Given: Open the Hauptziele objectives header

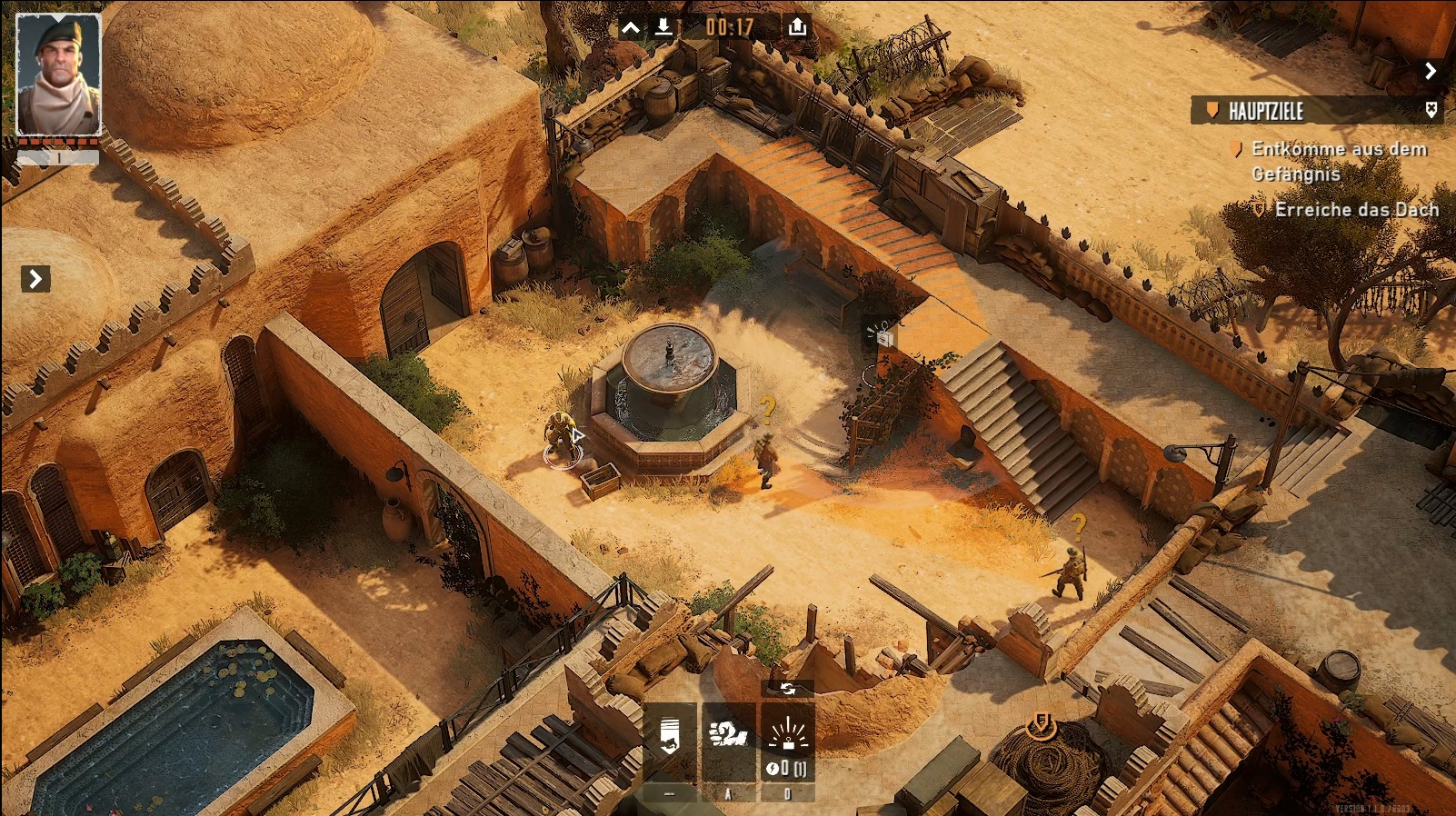Looking at the screenshot, I should coord(1266,111).
